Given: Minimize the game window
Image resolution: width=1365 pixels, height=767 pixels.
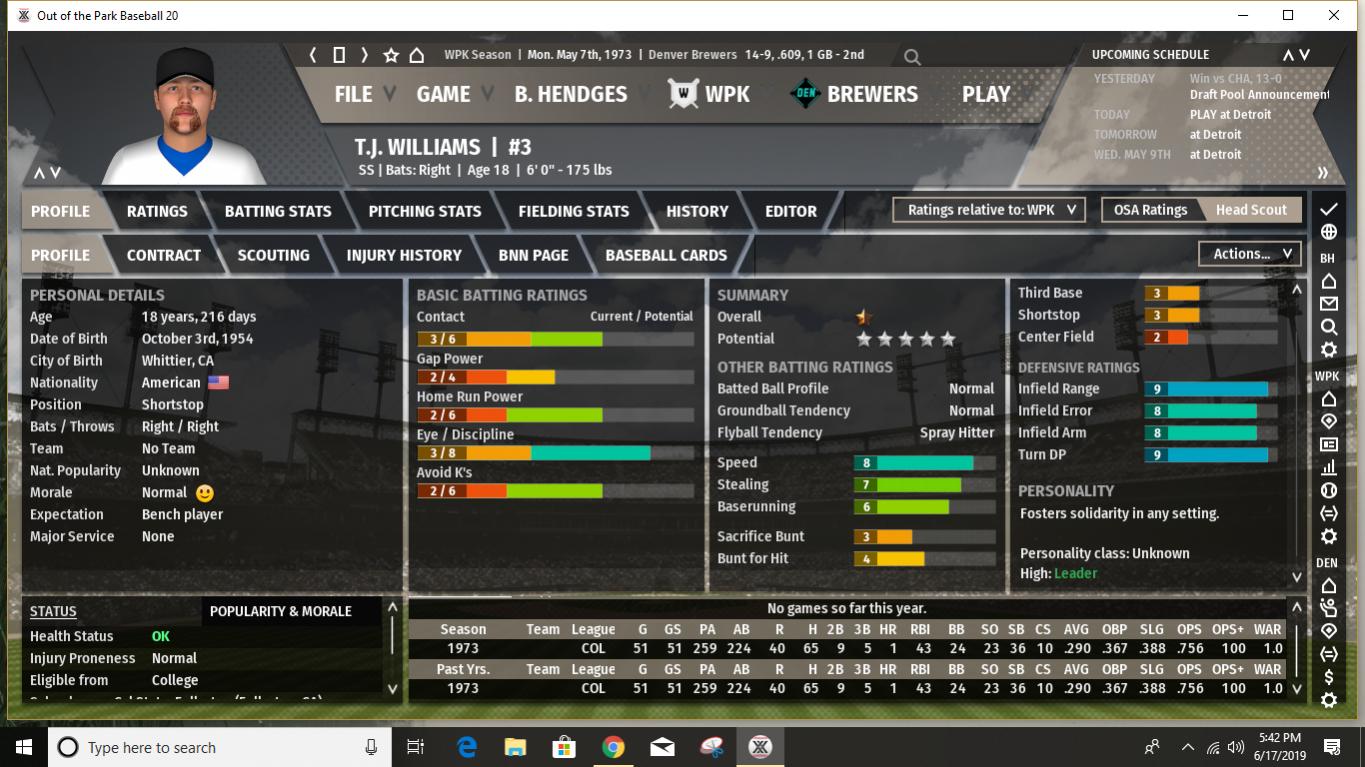Looking at the screenshot, I should click(1243, 15).
